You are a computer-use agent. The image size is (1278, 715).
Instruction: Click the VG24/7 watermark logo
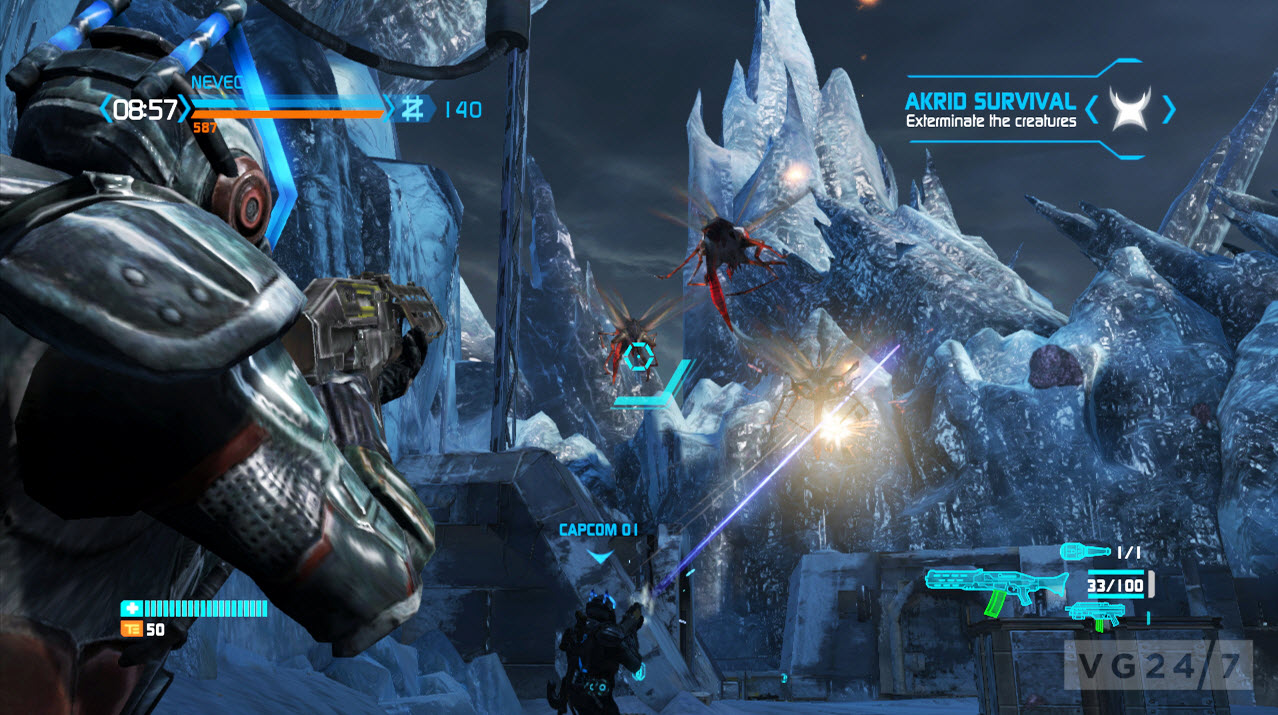point(1156,662)
